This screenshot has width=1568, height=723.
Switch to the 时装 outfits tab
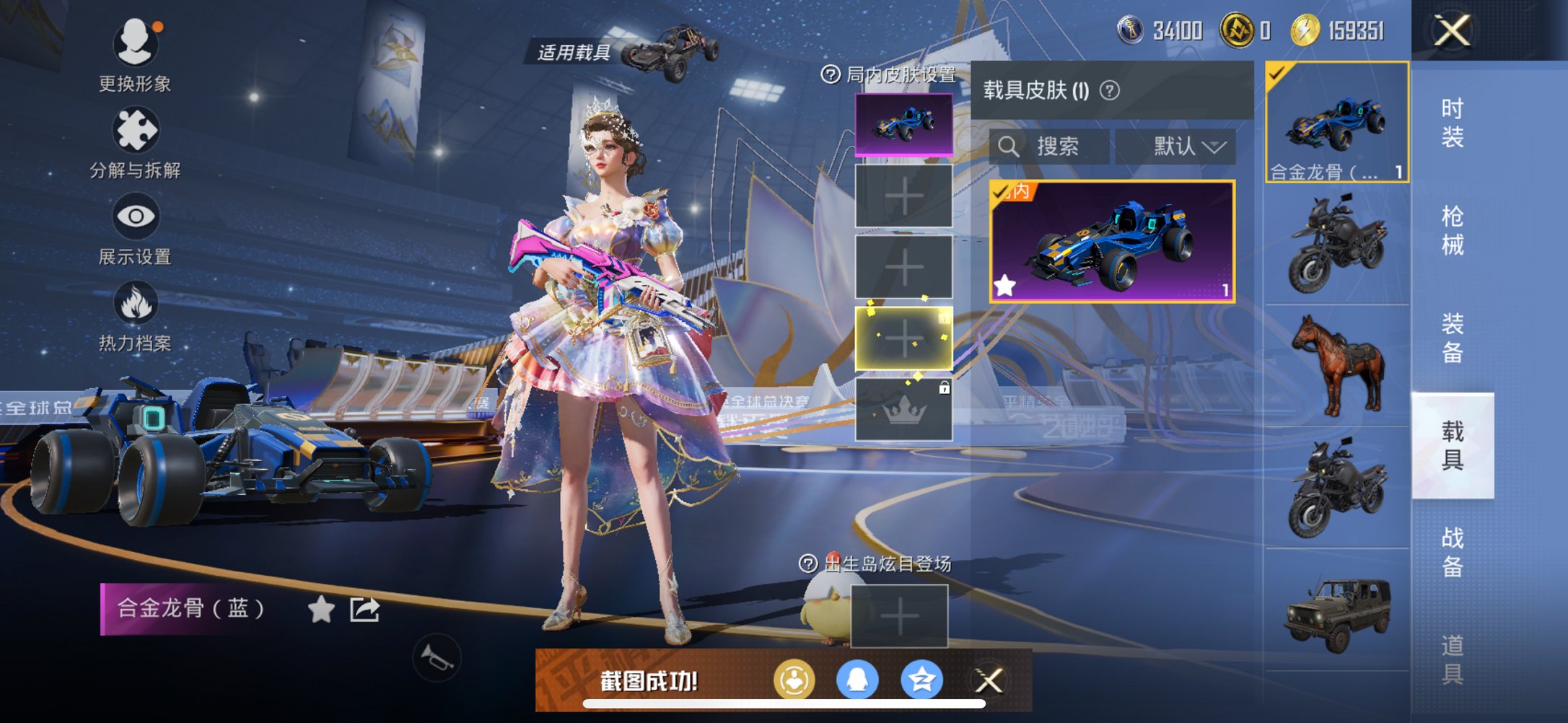(x=1452, y=122)
